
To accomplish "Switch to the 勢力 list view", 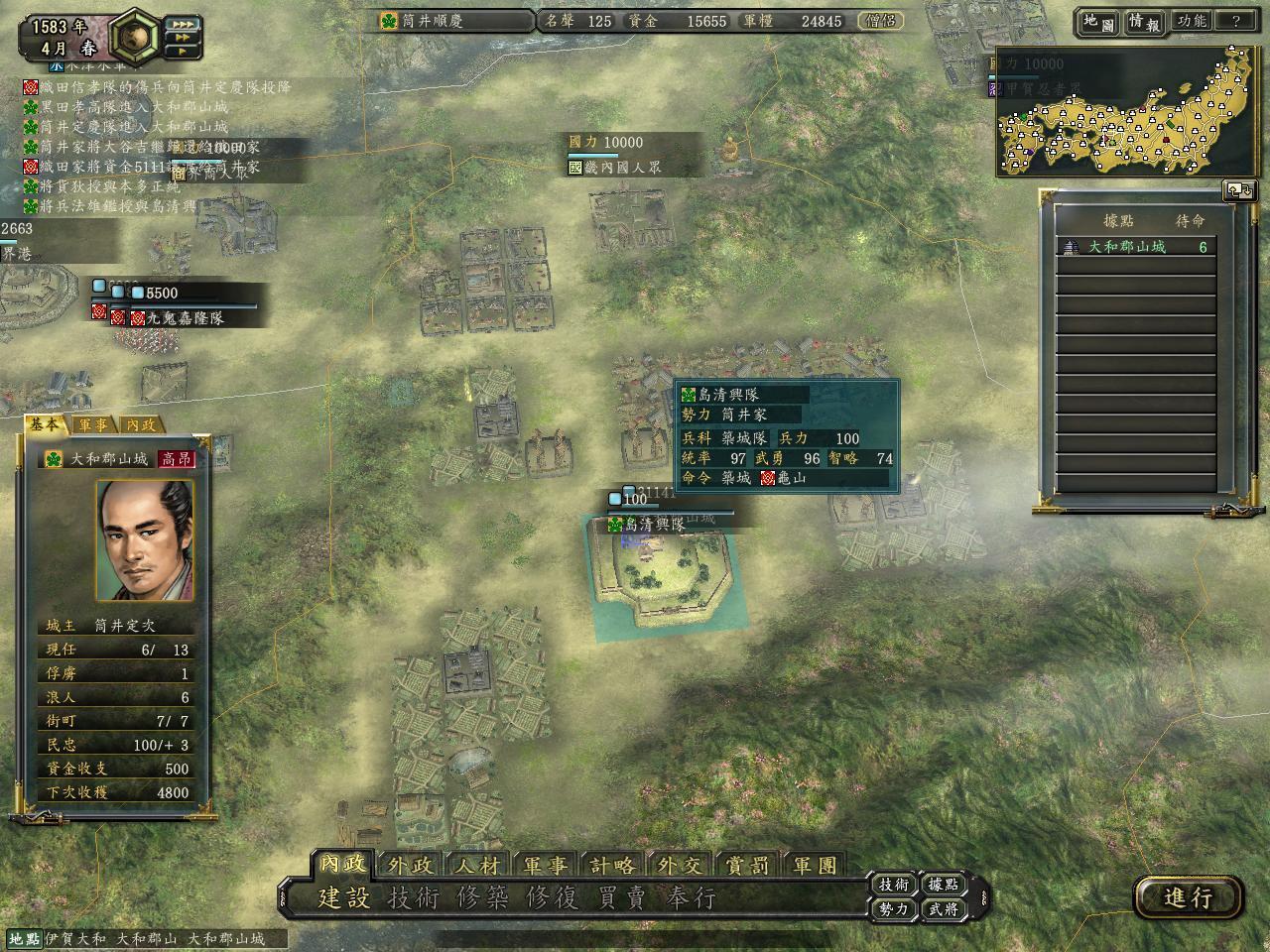I will (x=894, y=908).
